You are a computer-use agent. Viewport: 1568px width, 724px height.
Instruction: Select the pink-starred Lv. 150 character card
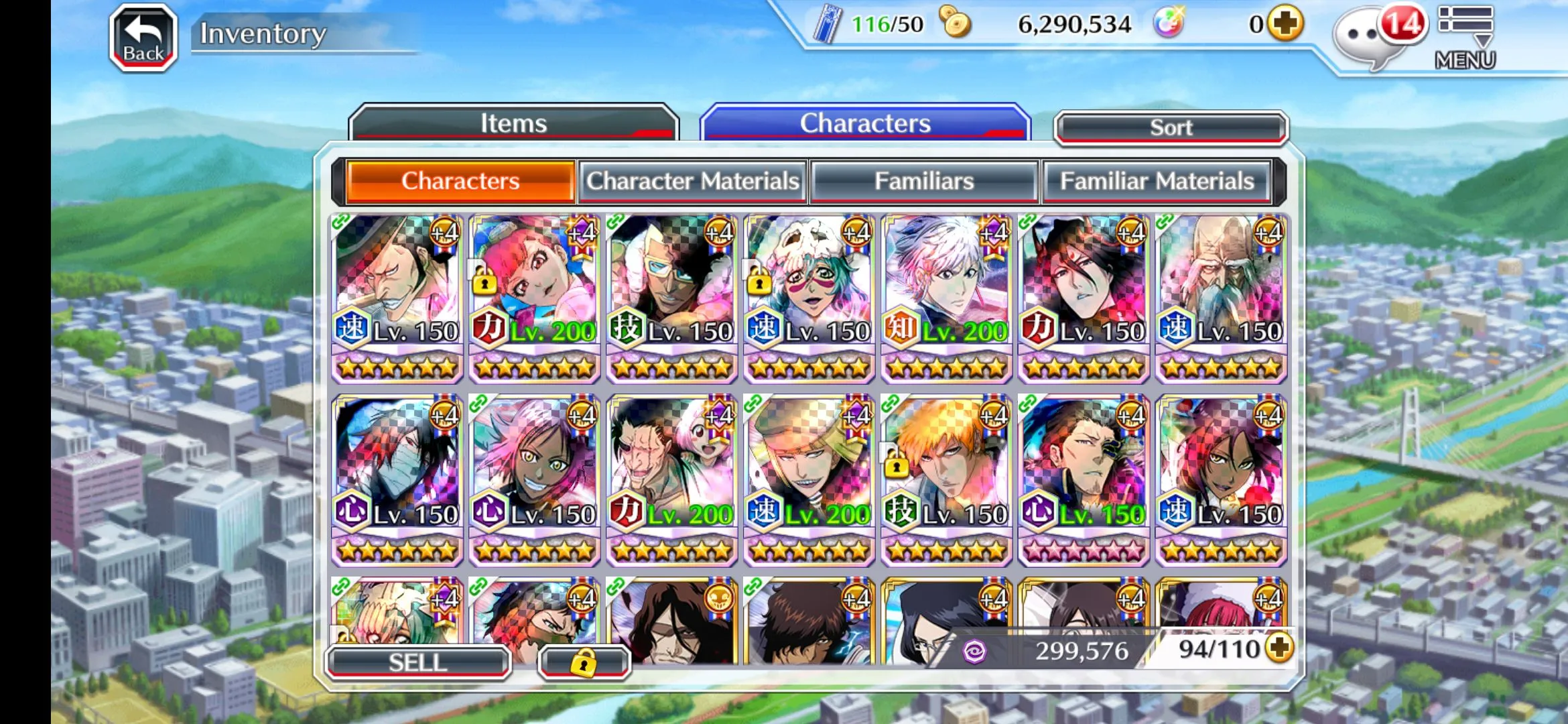click(1084, 480)
